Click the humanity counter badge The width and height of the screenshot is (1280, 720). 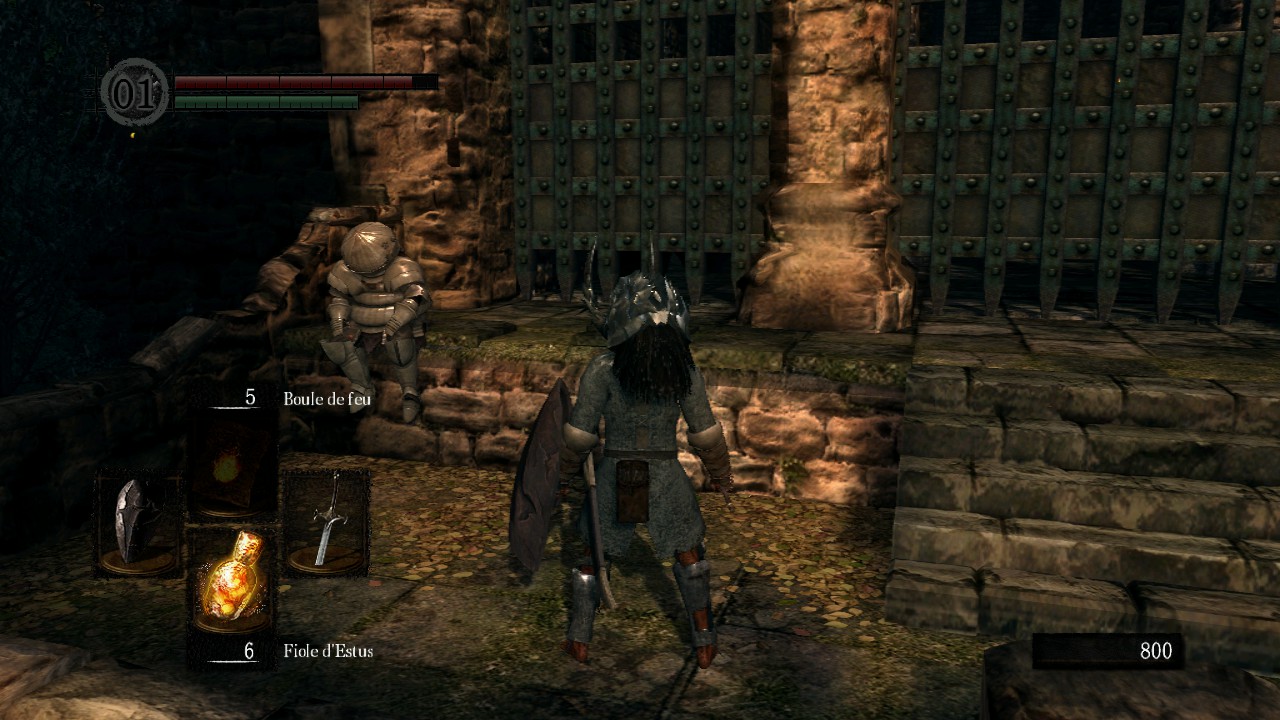(x=134, y=92)
